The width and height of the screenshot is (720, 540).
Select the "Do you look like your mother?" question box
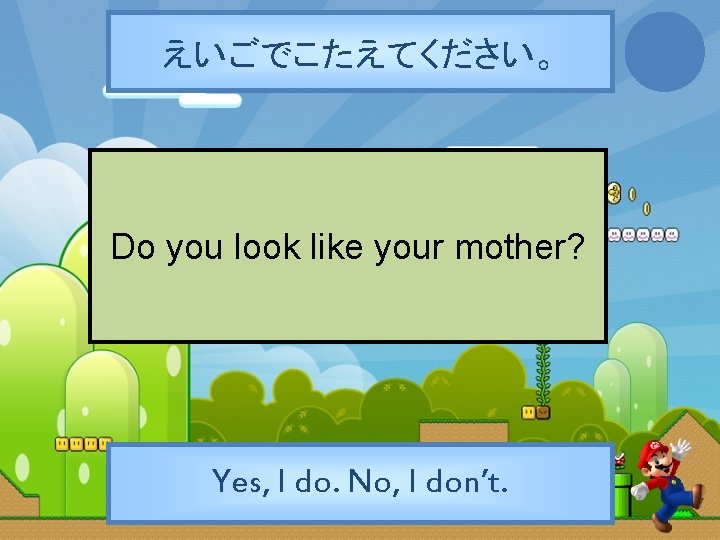(347, 246)
